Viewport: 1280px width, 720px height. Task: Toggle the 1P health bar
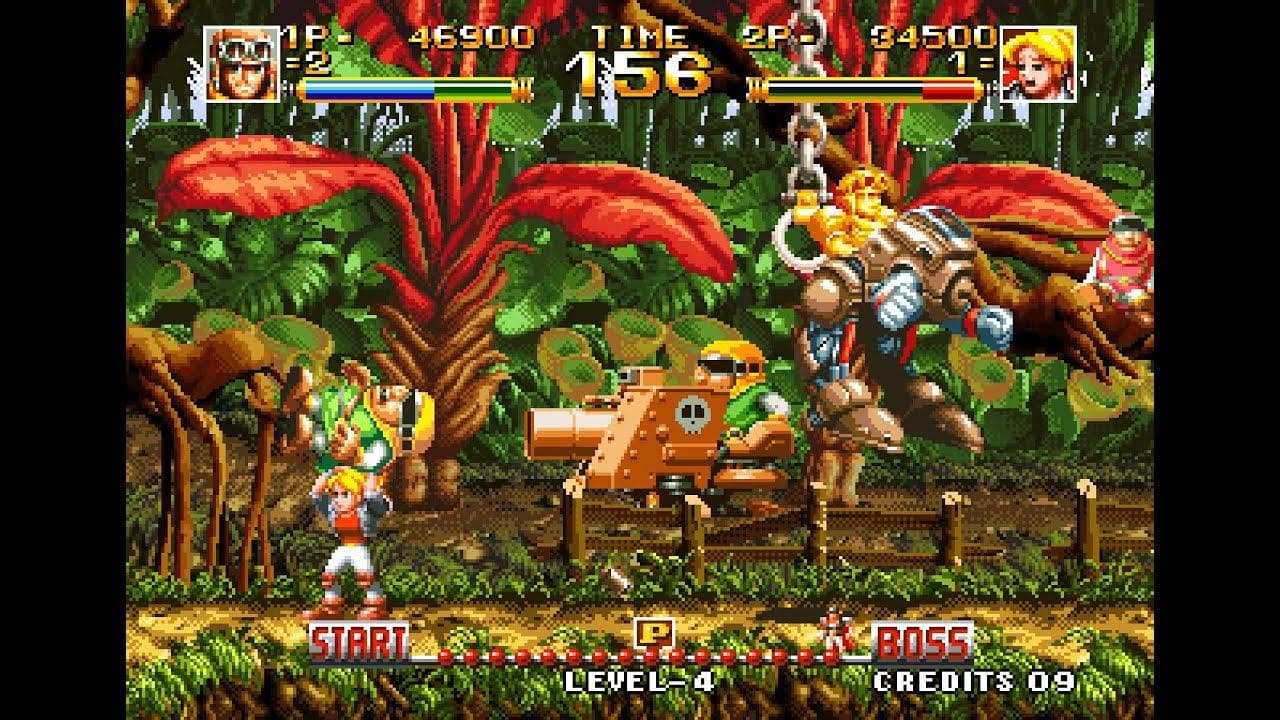click(408, 87)
